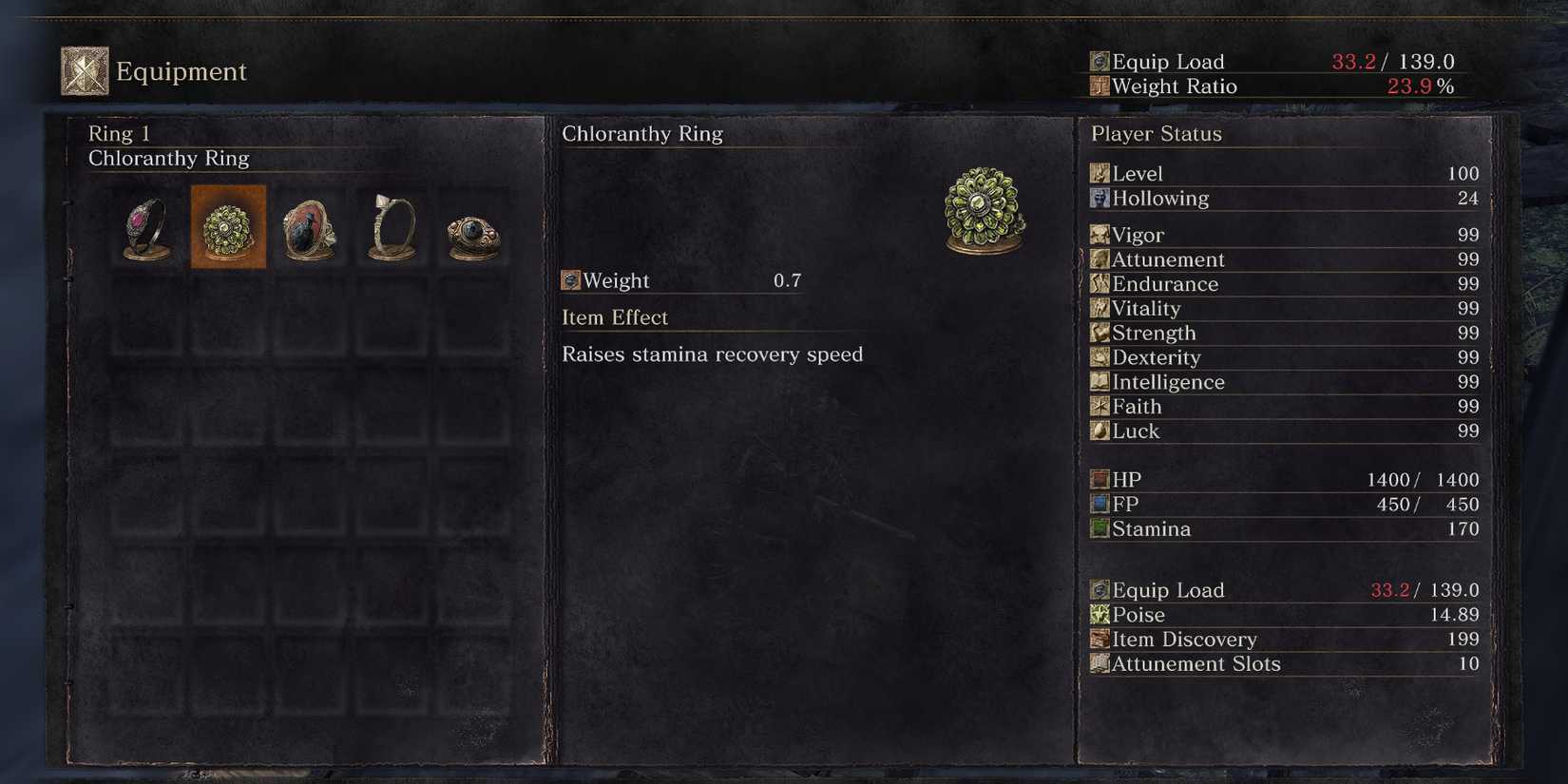
Task: Select the highlighted Chloranthy Ring slot
Action: point(227,227)
